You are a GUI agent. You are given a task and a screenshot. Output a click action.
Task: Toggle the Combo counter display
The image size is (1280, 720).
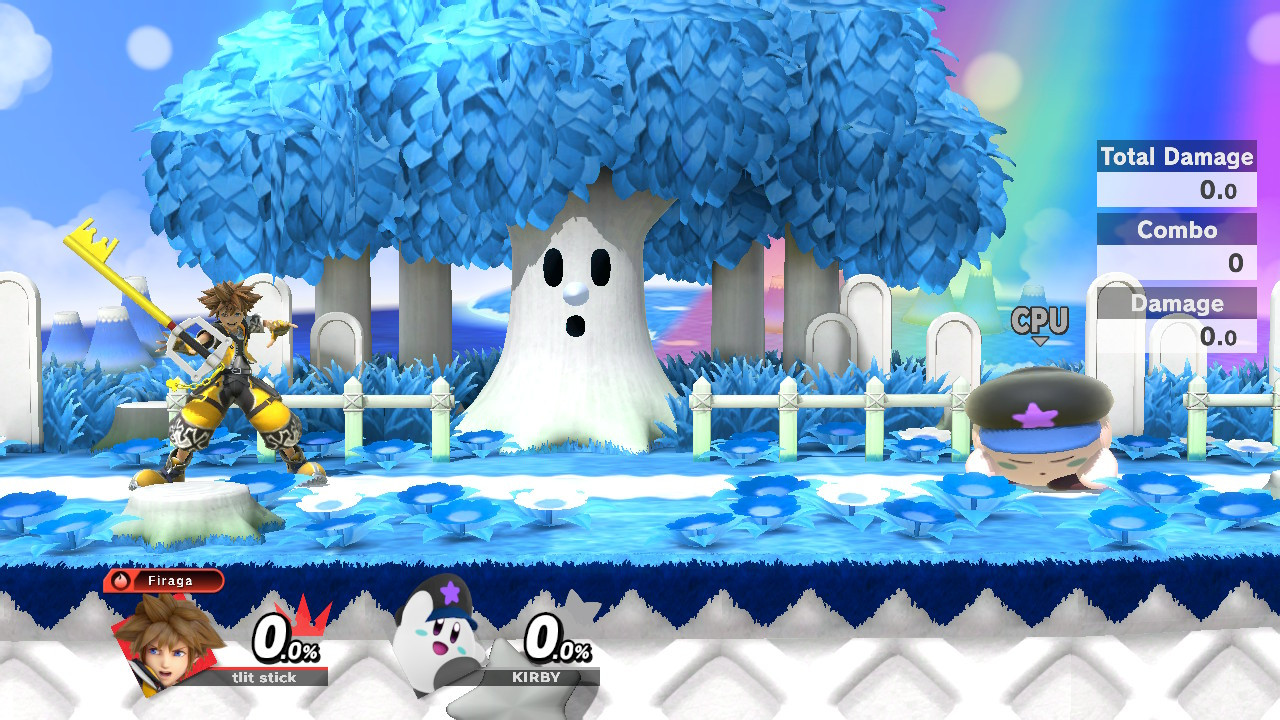tap(1176, 231)
